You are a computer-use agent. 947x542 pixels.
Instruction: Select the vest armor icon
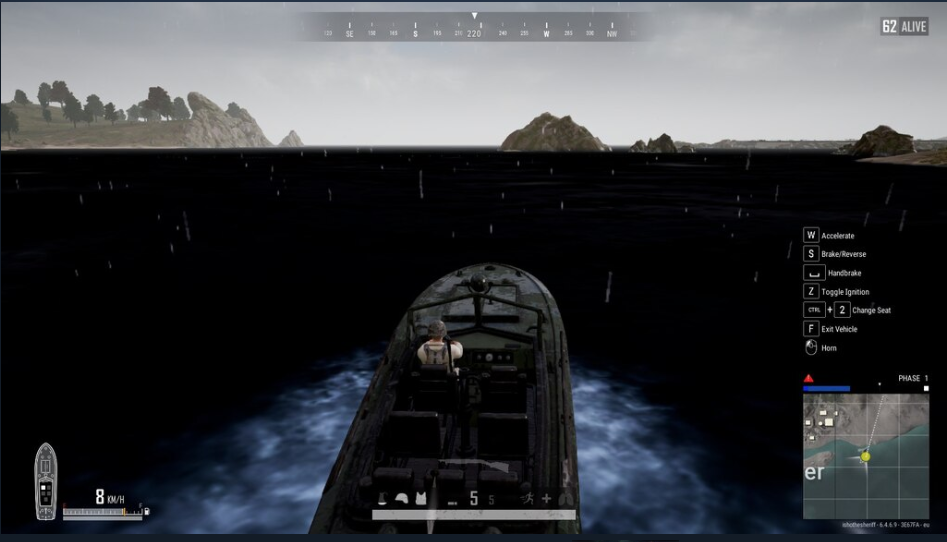[421, 498]
